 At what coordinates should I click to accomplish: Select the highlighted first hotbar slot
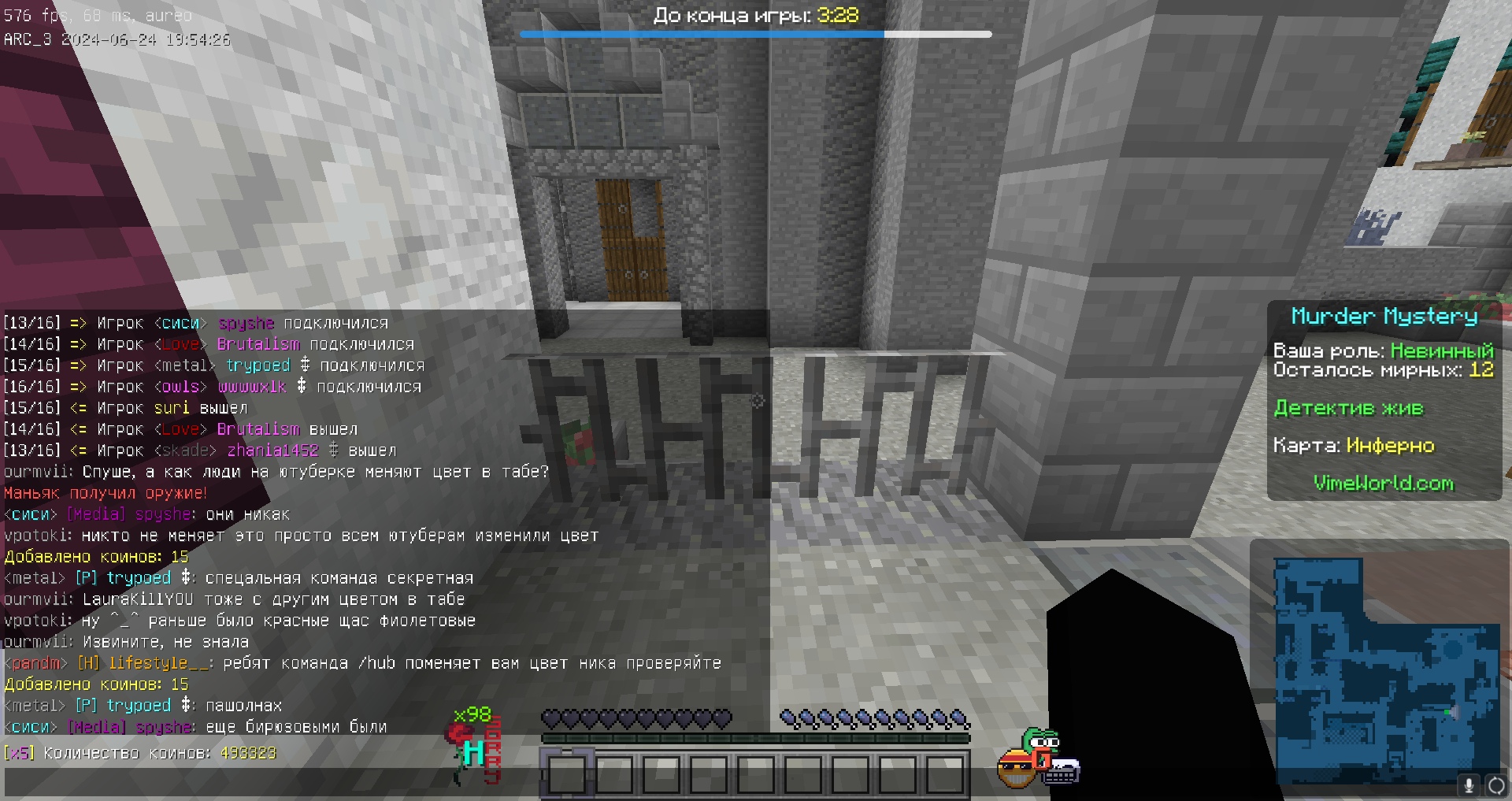[x=566, y=773]
